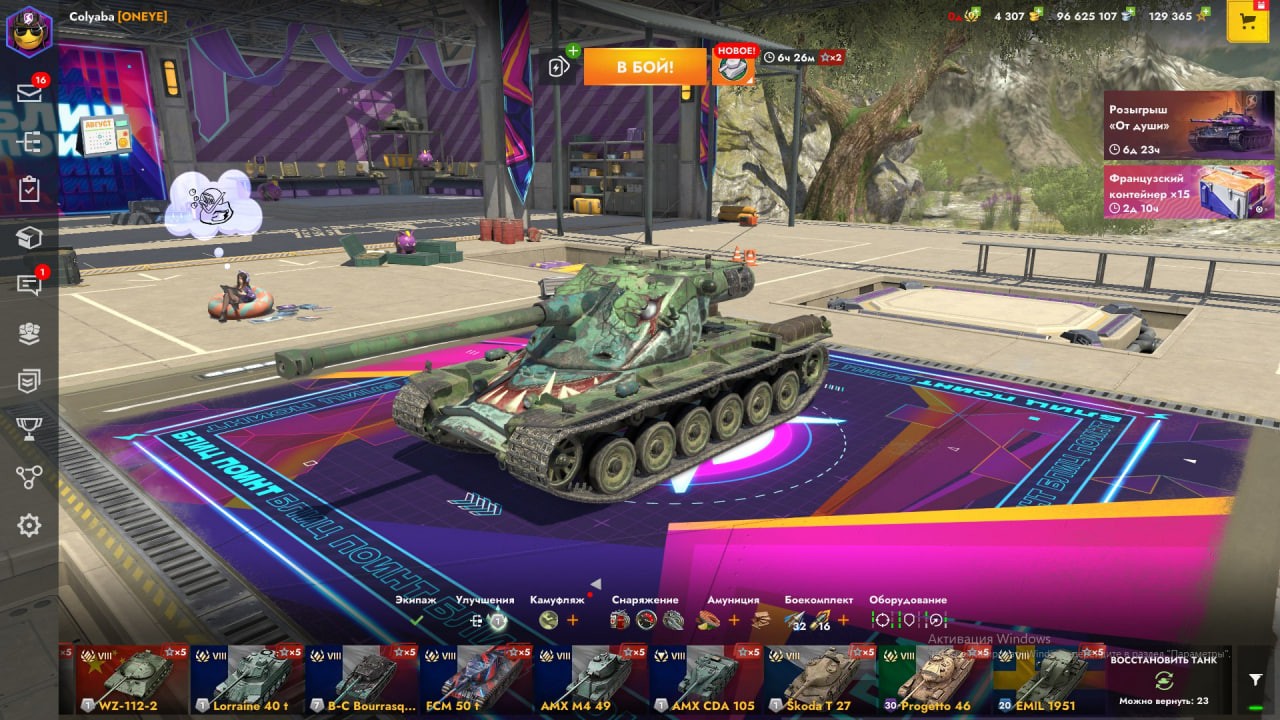Open the trophy ratings icon in the sidebar
This screenshot has width=1280, height=720.
coord(29,428)
